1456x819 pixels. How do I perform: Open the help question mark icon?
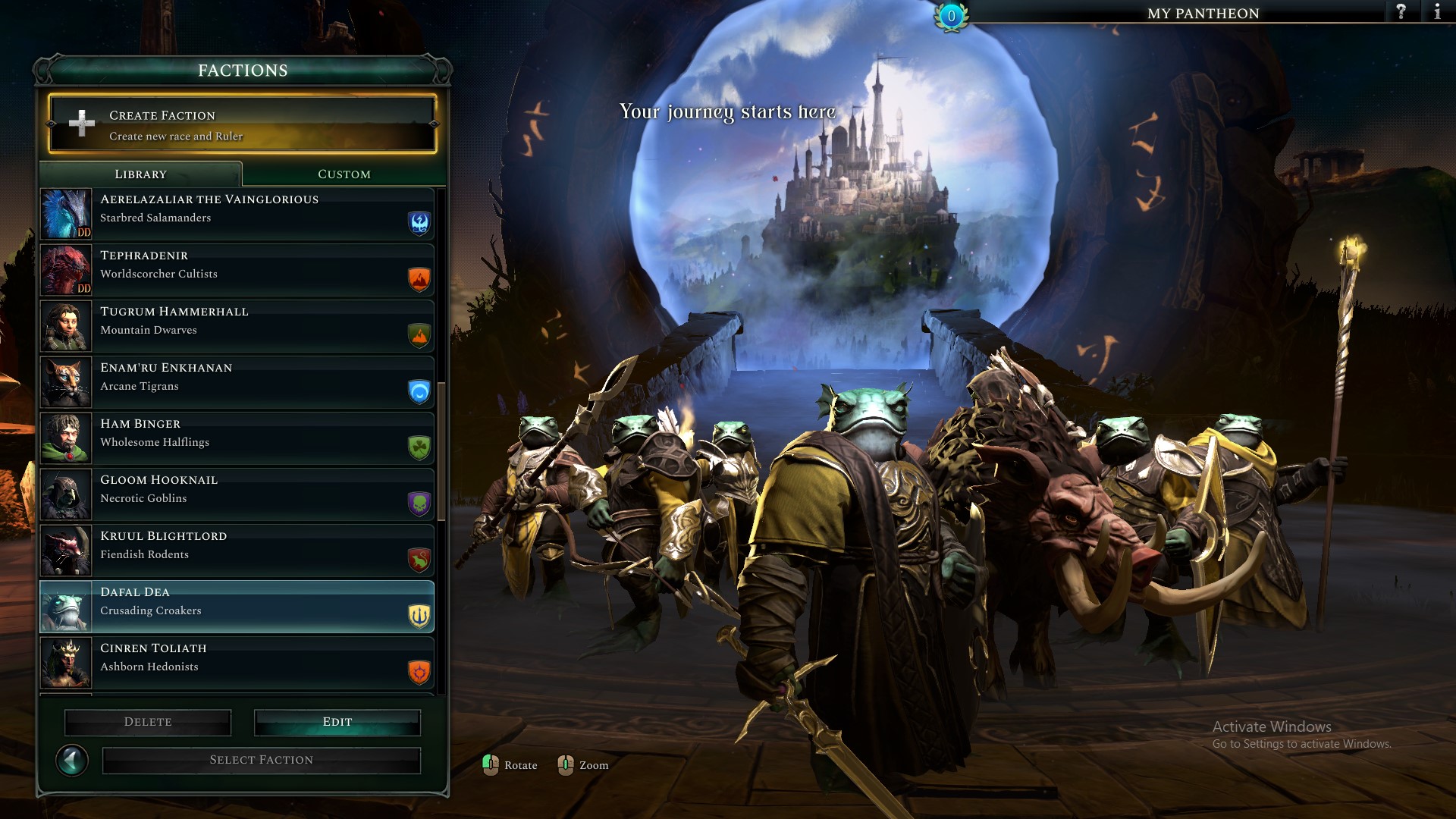pyautogui.click(x=1399, y=11)
